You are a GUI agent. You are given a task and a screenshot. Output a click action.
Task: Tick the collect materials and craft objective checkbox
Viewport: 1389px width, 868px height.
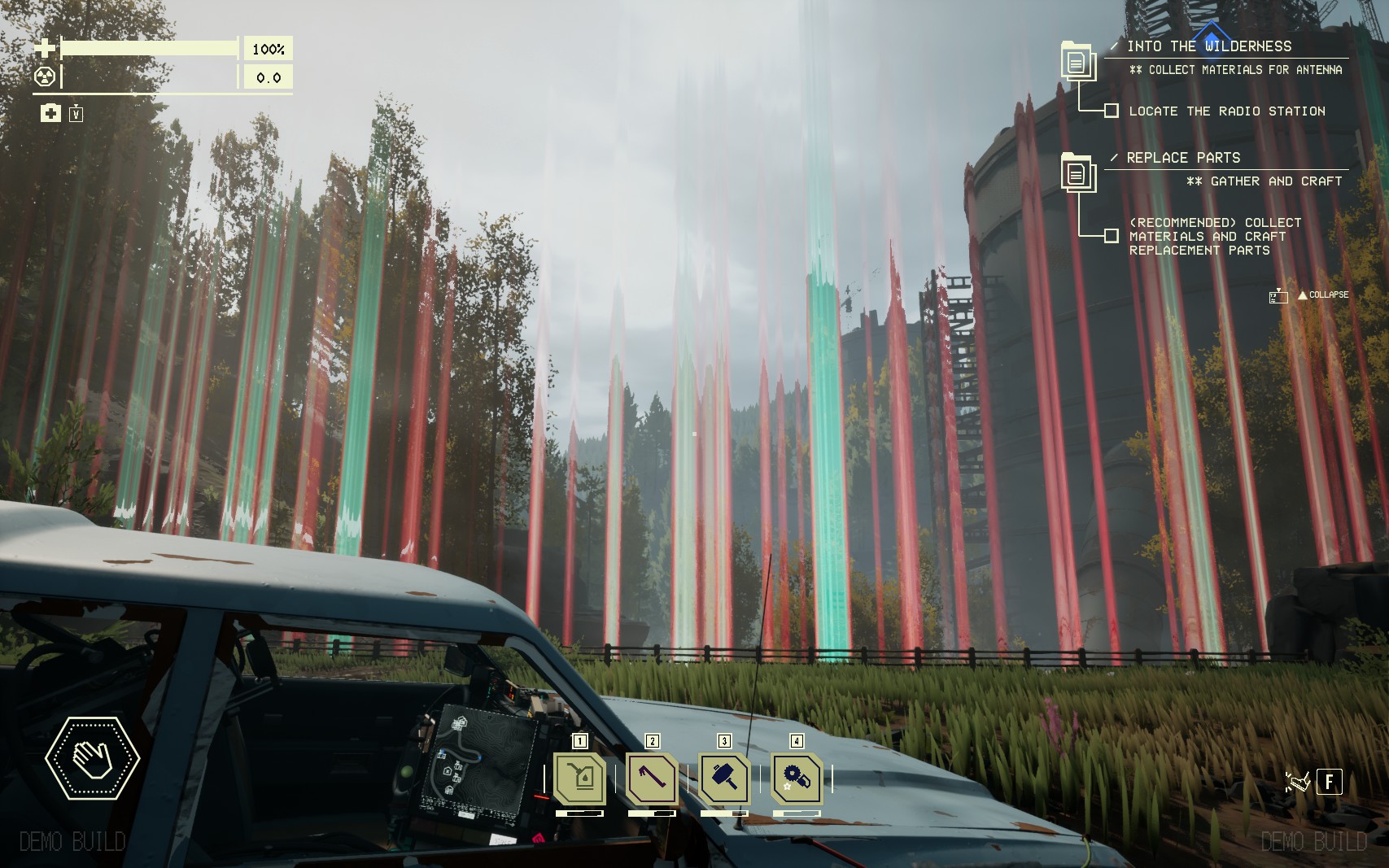pos(1112,236)
